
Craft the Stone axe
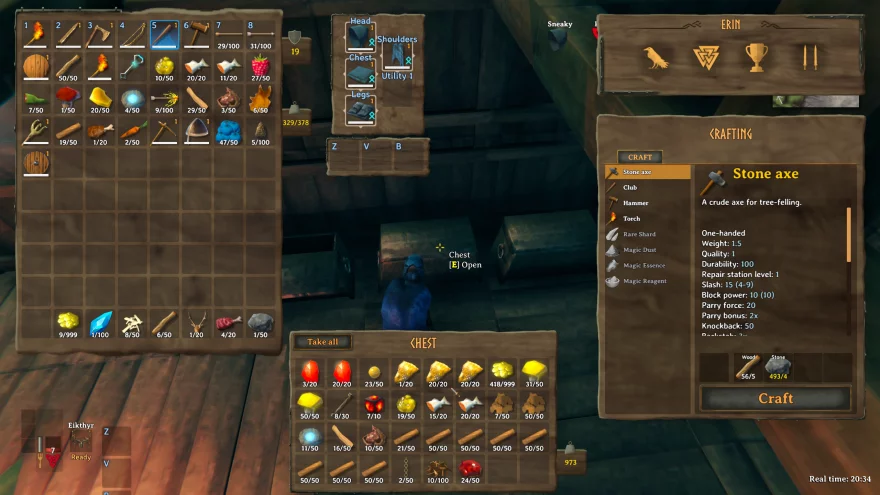pyautogui.click(x=775, y=398)
